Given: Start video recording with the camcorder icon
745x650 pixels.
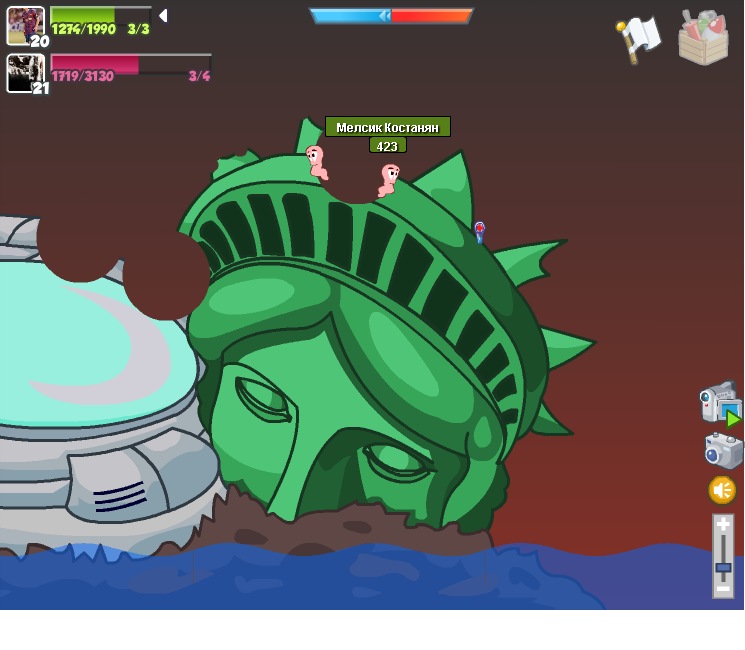Looking at the screenshot, I should [718, 403].
